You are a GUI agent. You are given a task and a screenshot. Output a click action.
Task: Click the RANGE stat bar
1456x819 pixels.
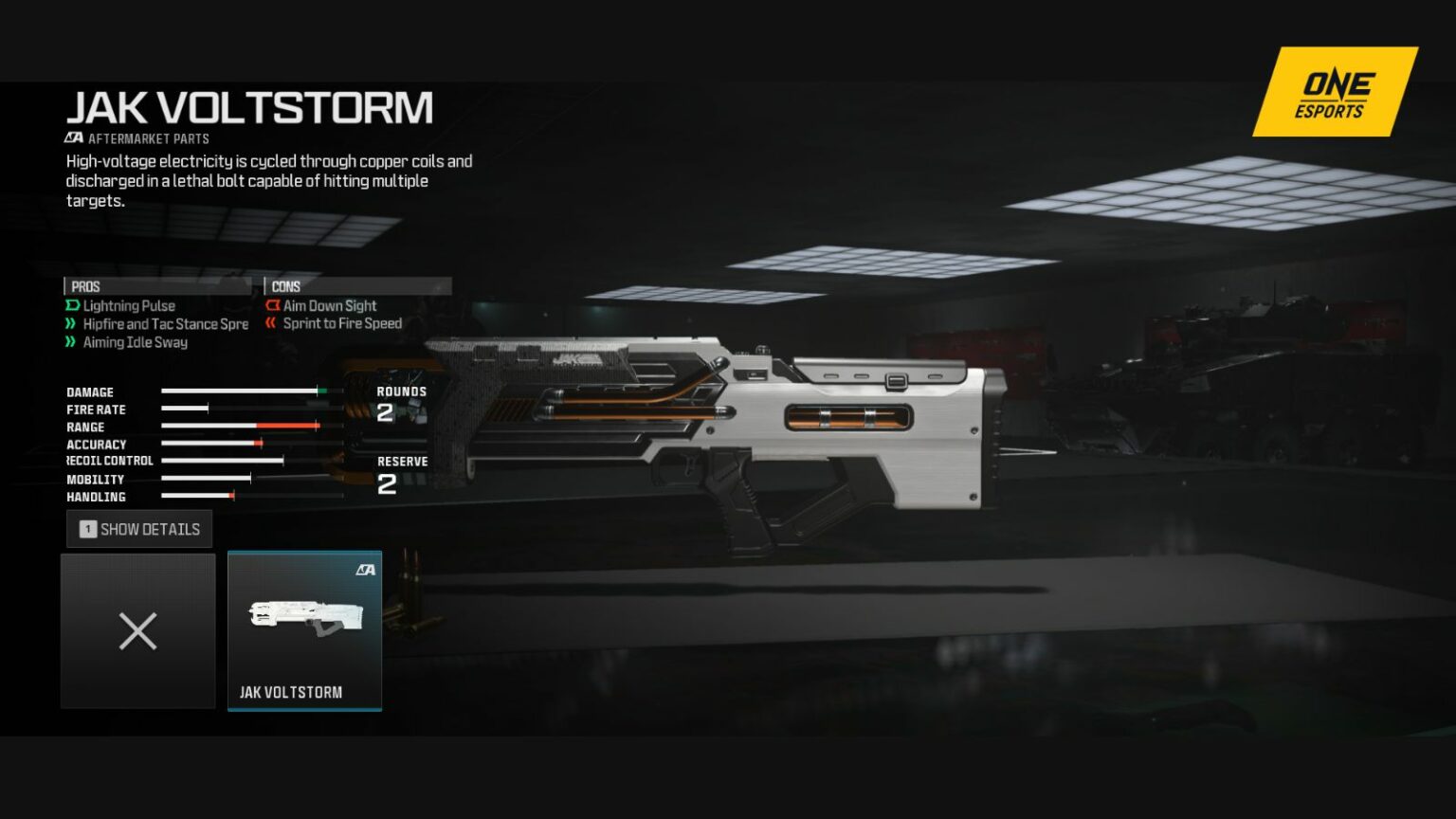pyautogui.click(x=242, y=427)
